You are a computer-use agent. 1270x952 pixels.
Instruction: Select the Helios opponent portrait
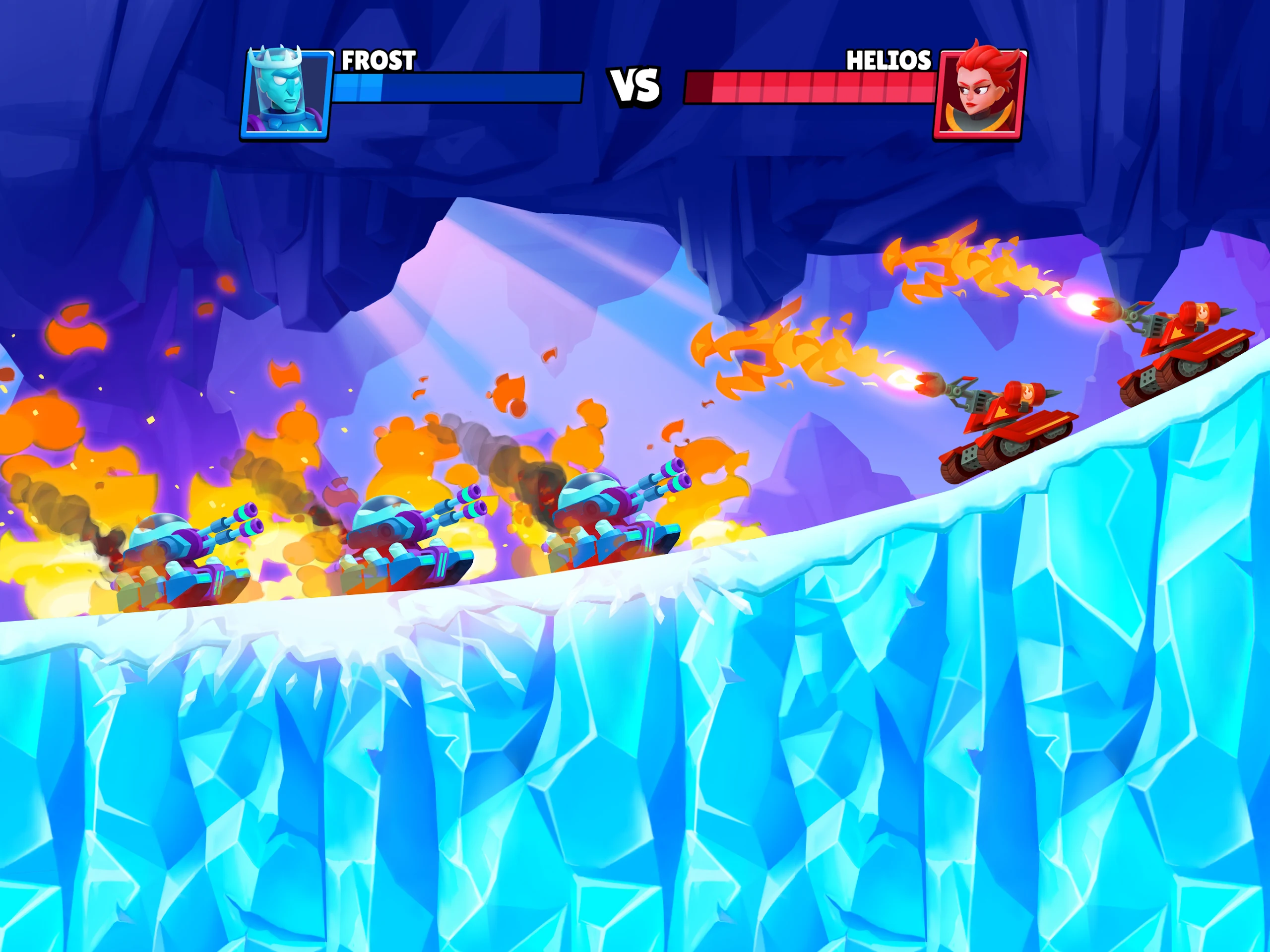coord(979,94)
